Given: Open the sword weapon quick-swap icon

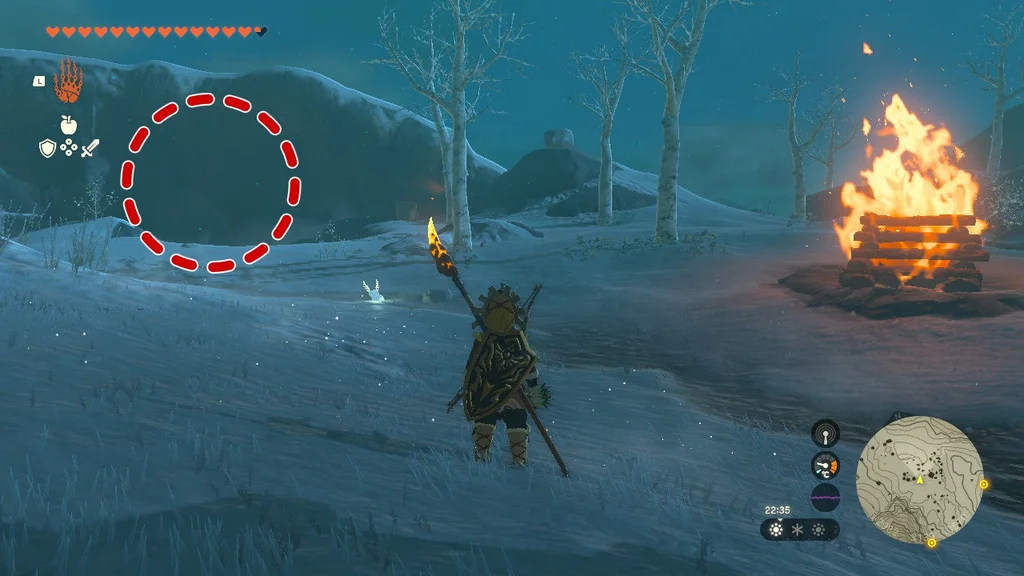Looking at the screenshot, I should [x=90, y=148].
